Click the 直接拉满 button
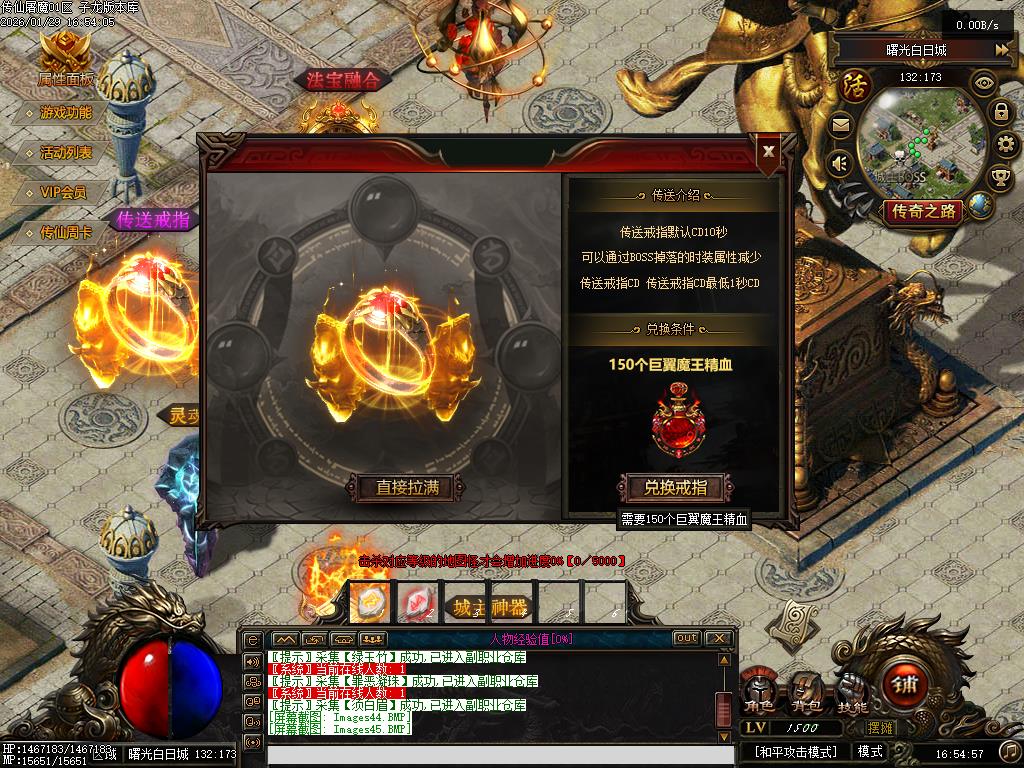The height and width of the screenshot is (768, 1024). click(x=407, y=488)
